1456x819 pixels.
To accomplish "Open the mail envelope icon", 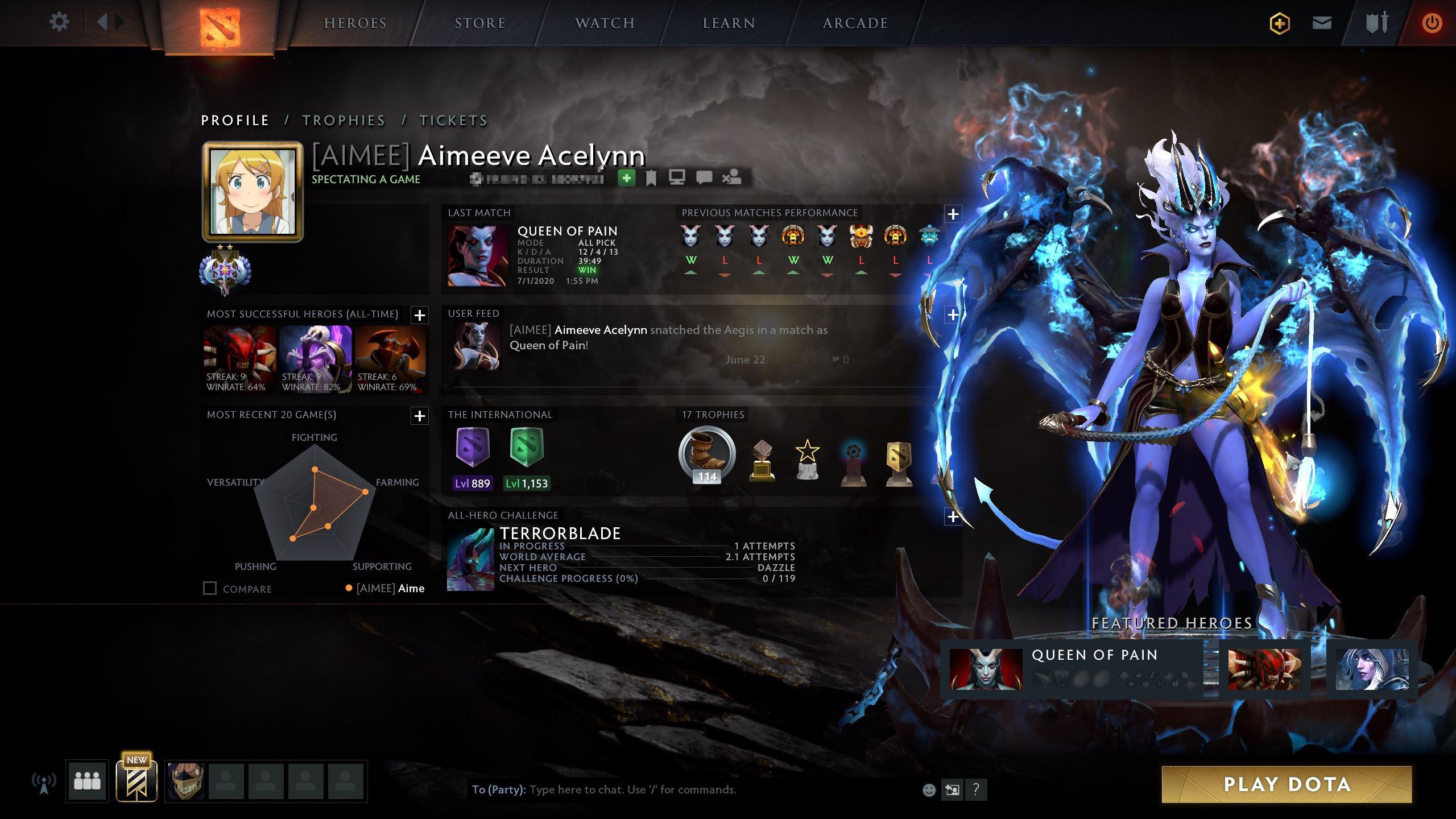I will (x=1322, y=23).
